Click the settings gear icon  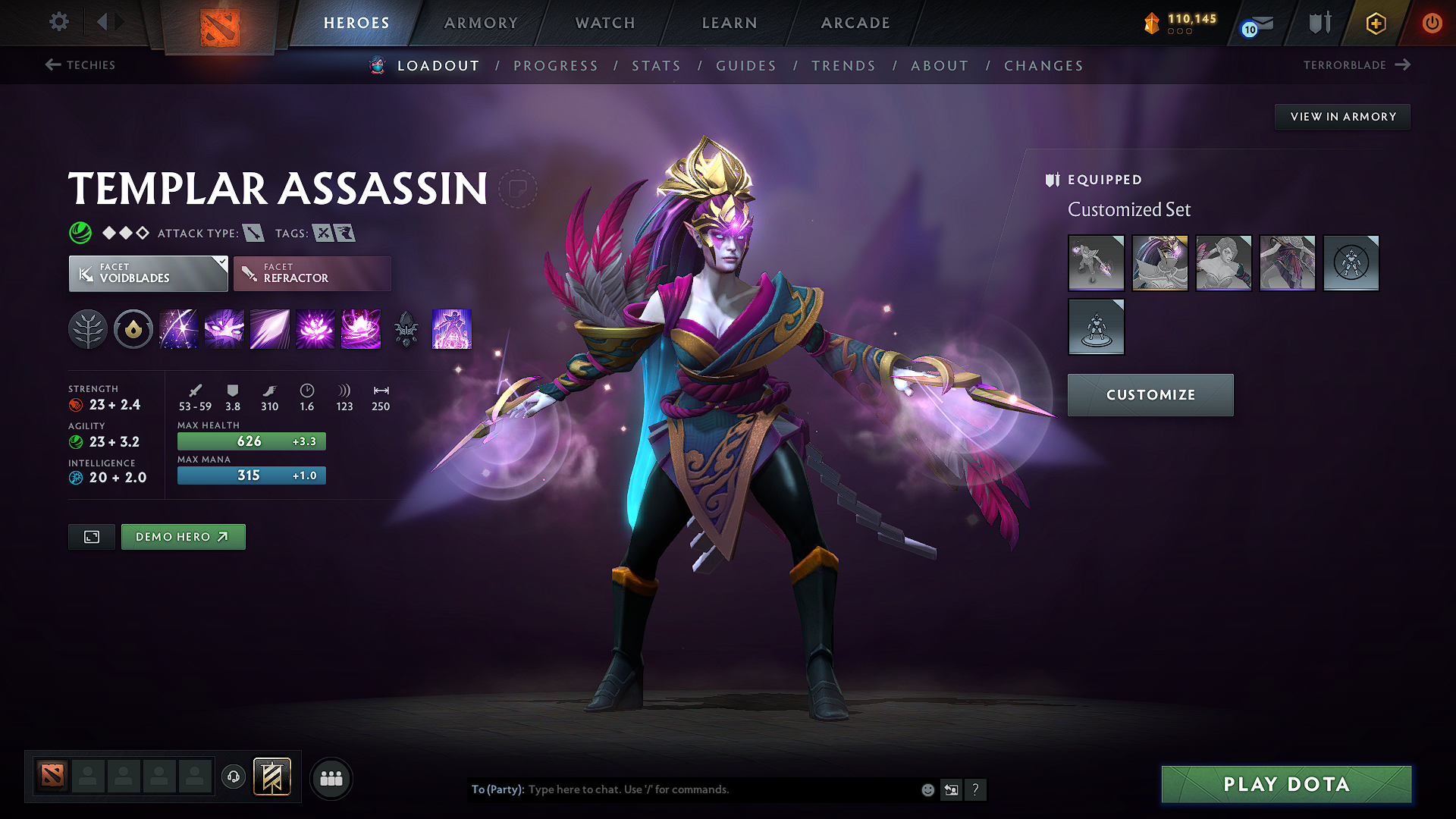tap(58, 22)
